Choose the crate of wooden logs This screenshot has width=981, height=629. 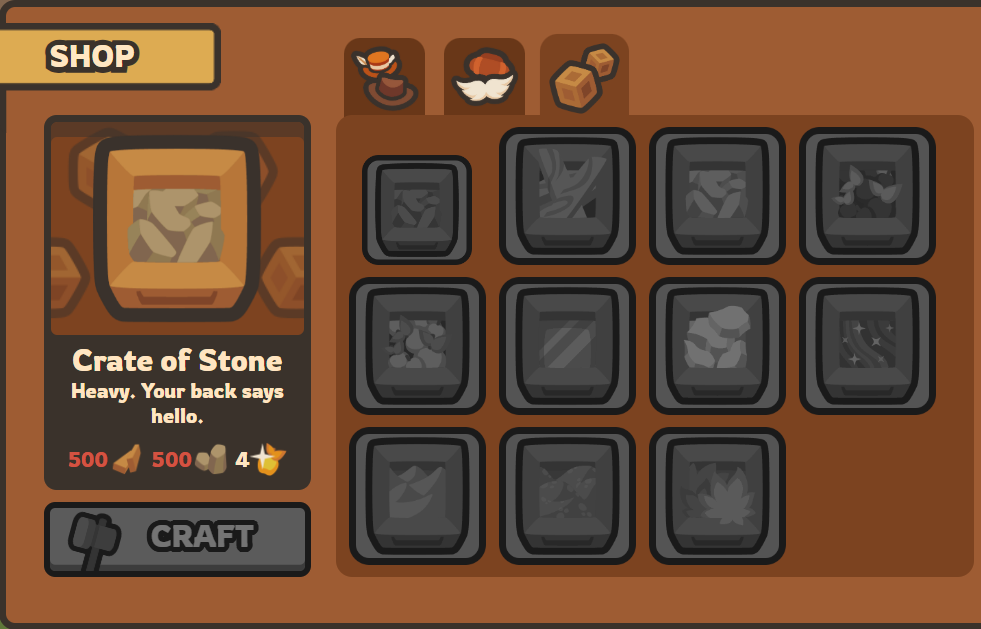[567, 195]
